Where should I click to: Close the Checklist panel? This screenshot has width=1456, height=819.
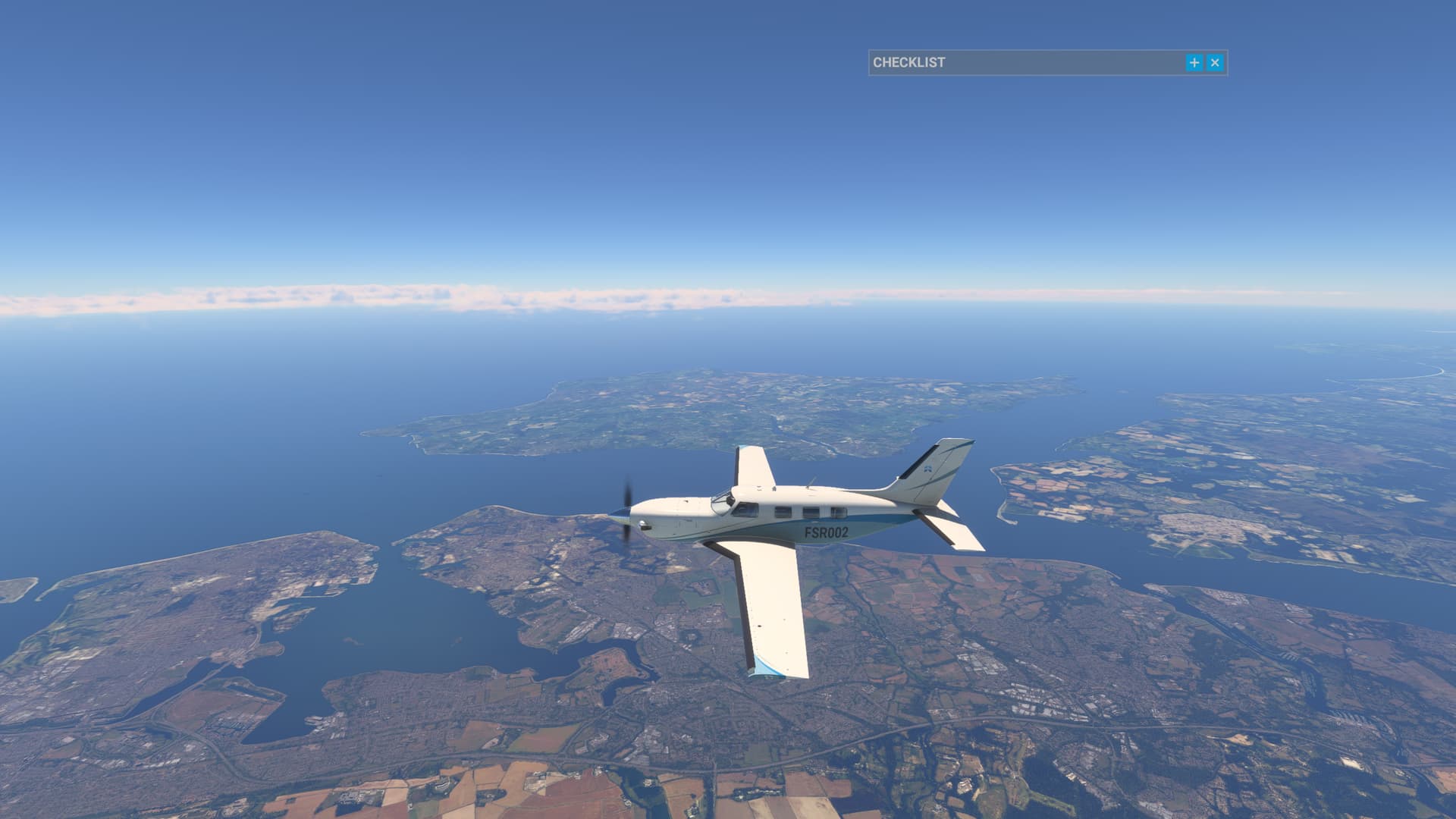coord(1215,63)
